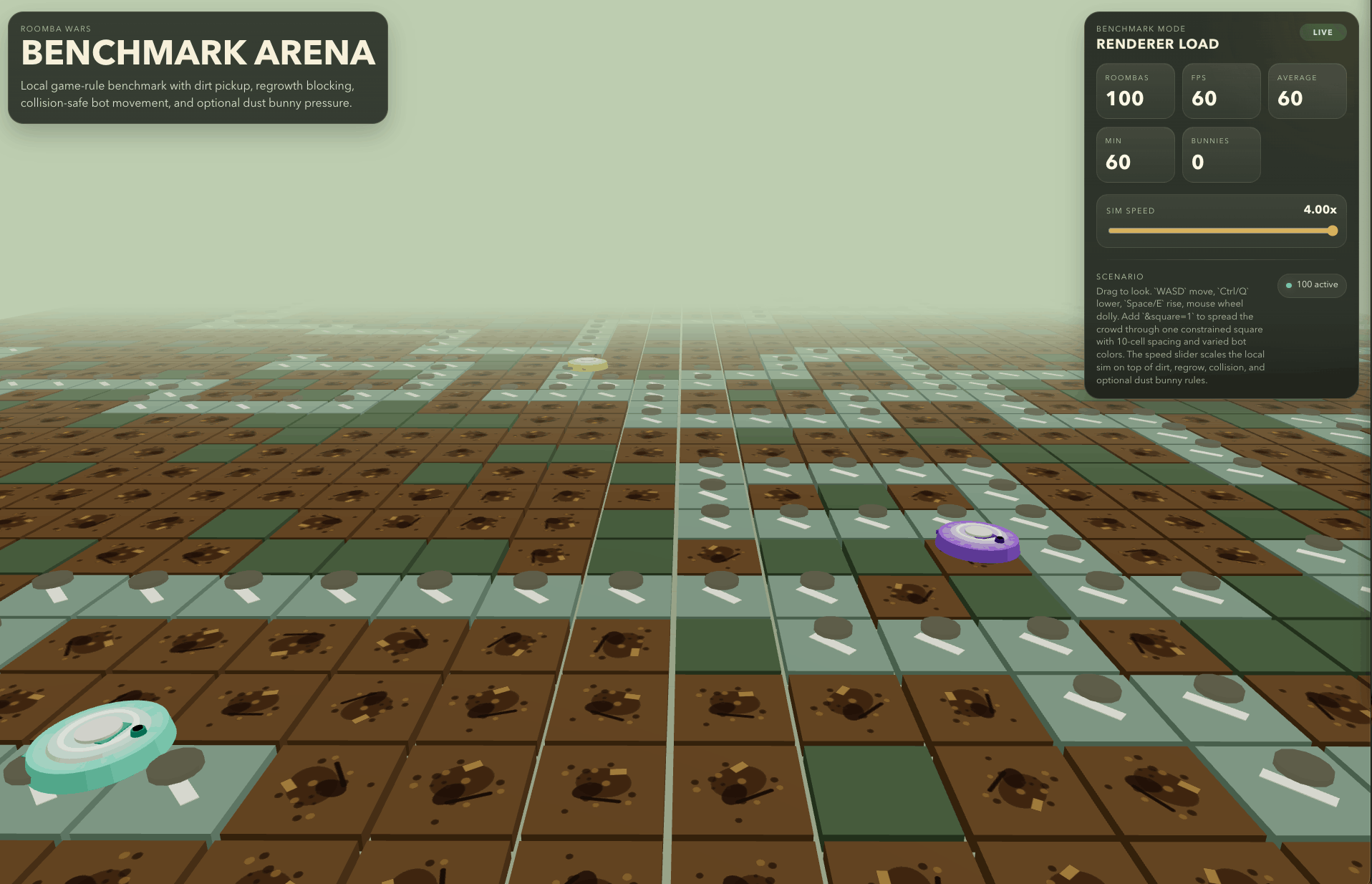1372x884 pixels.
Task: Click the green active-status dot indicator
Action: [1289, 284]
